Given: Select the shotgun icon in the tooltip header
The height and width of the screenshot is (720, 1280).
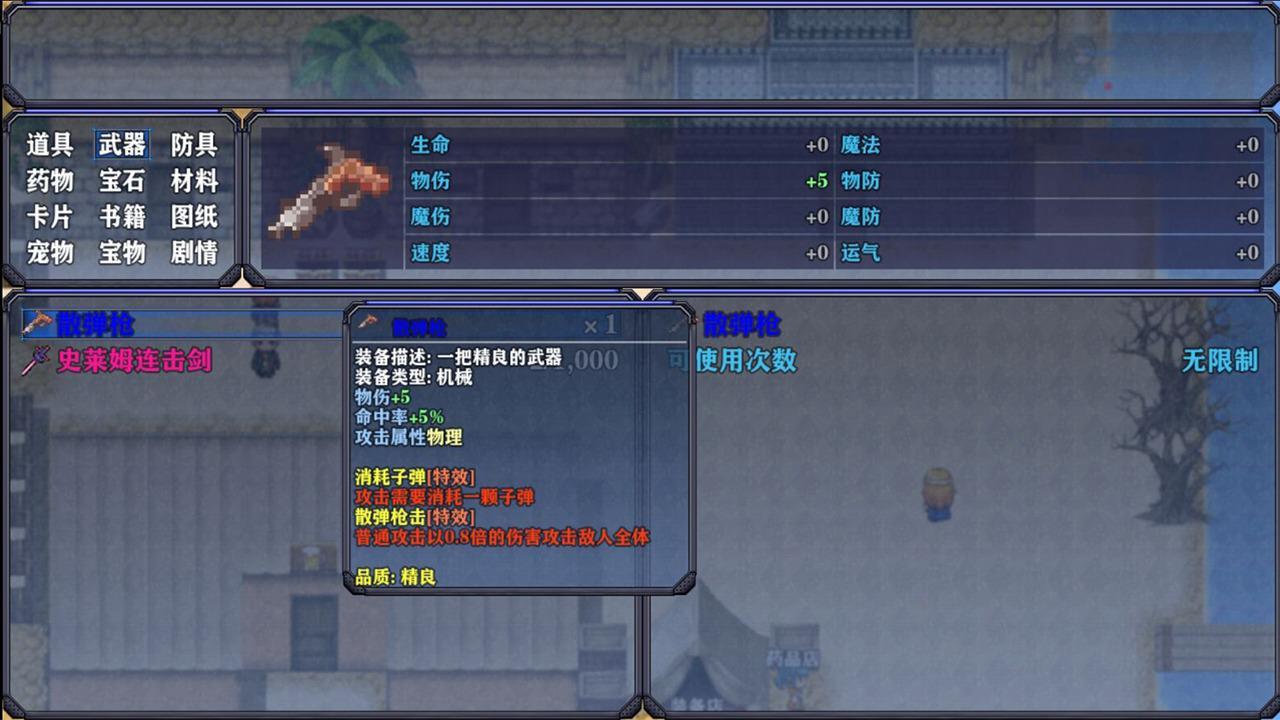Looking at the screenshot, I should 367,322.
